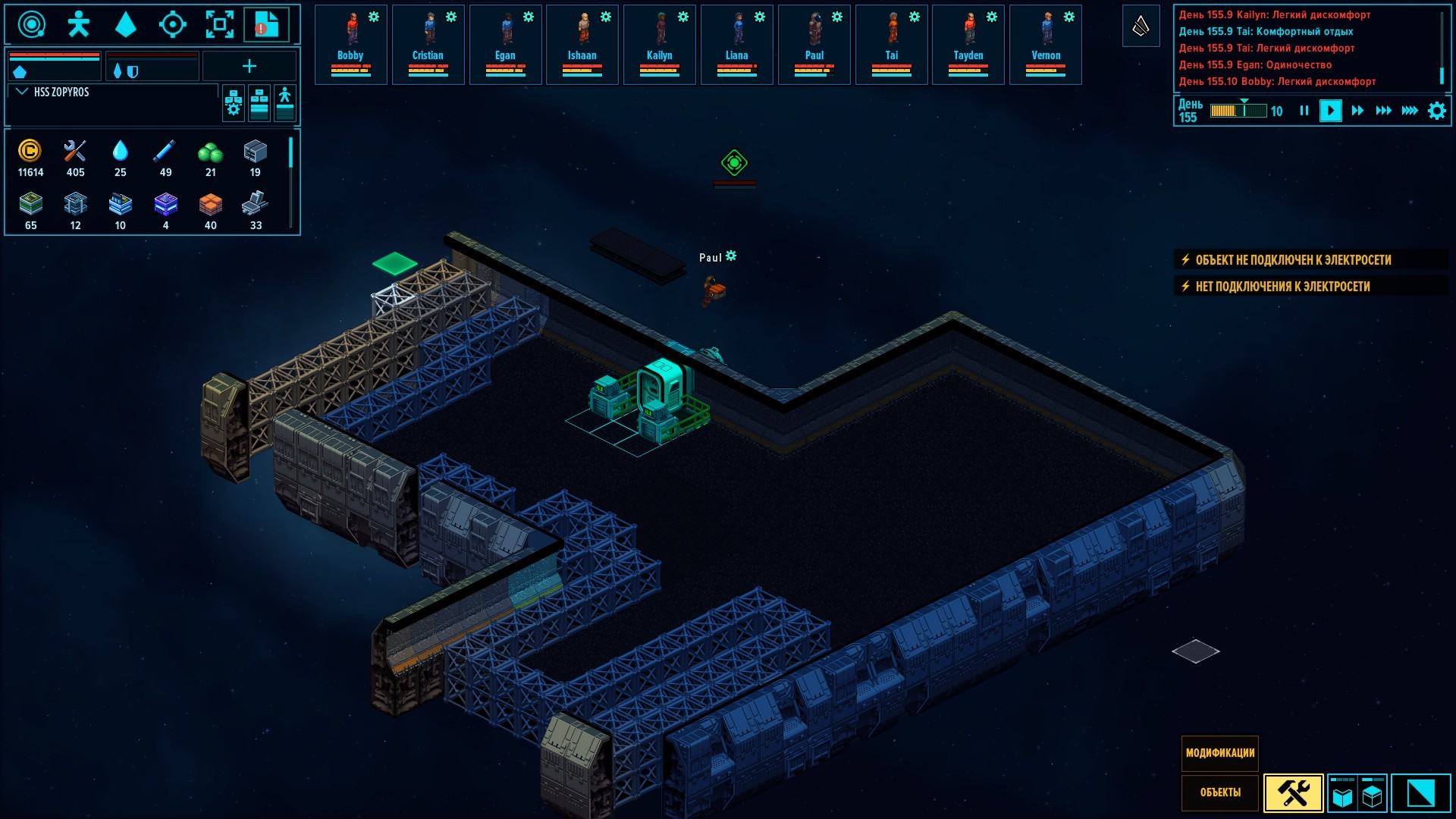Set normal play speed

coord(1330,111)
